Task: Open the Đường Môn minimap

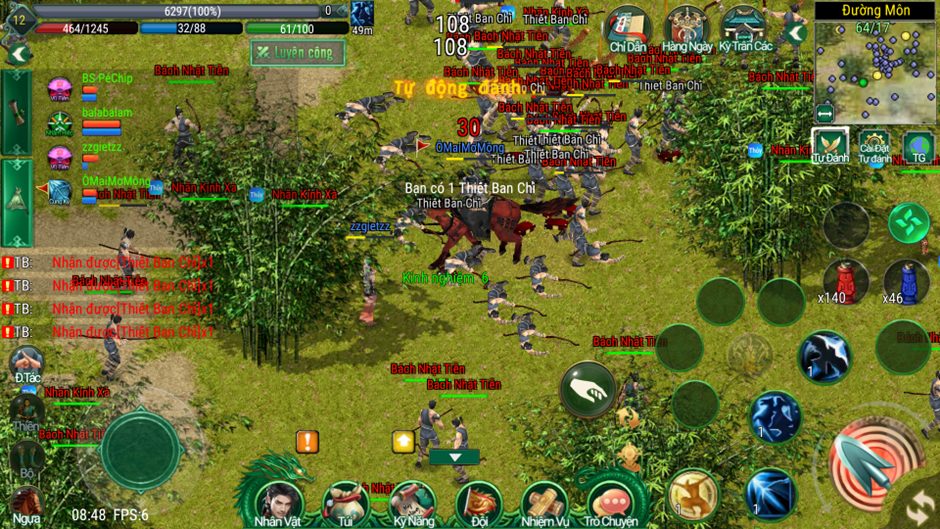Action: [876, 58]
